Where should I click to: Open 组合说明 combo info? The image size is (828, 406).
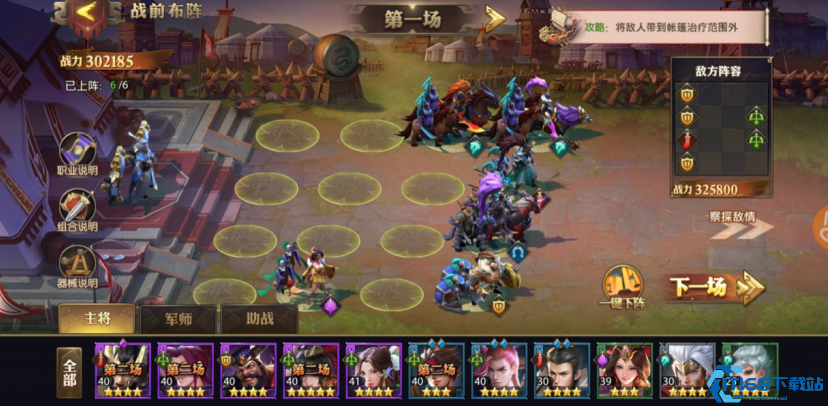click(x=77, y=209)
